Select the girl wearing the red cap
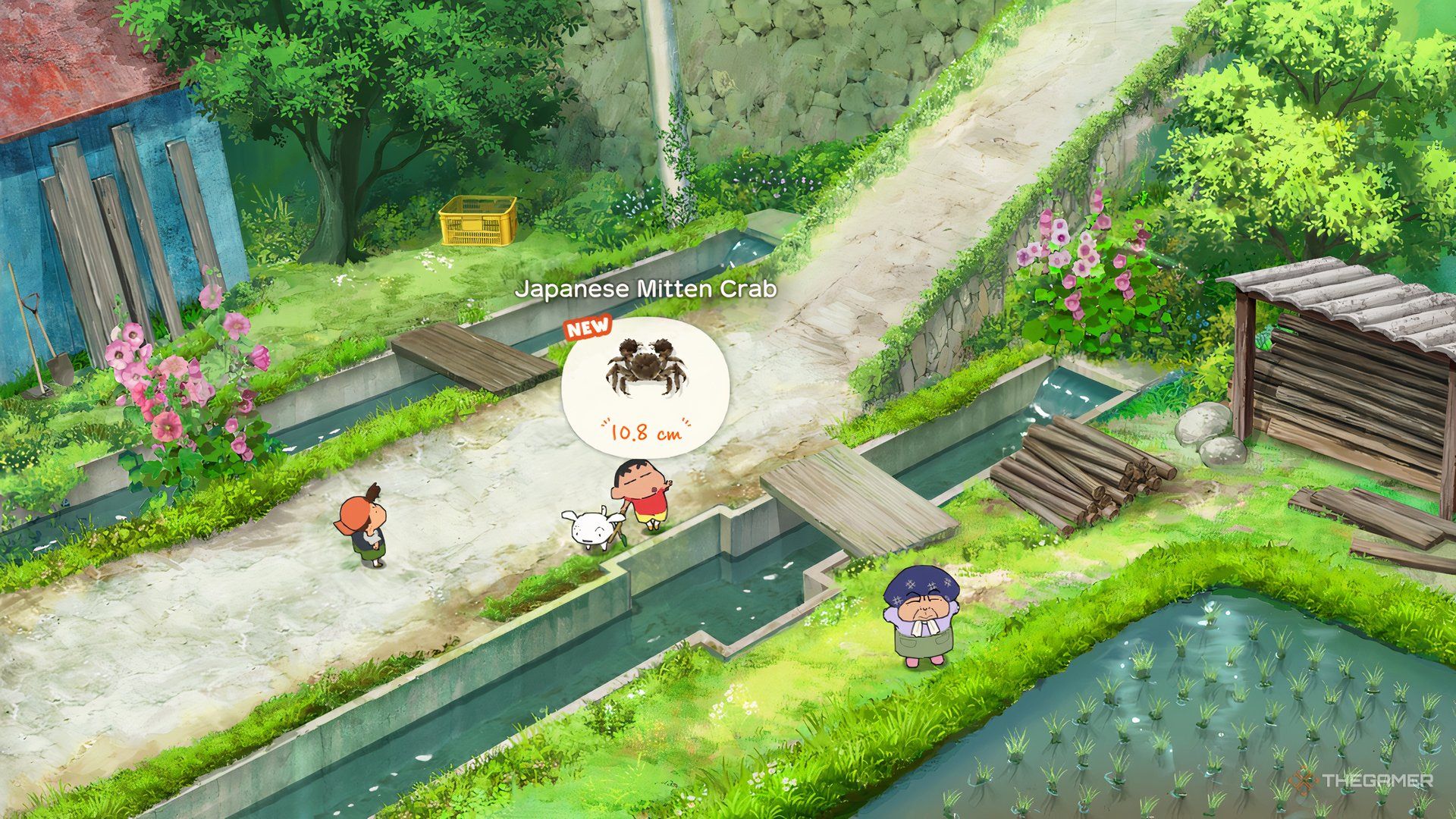The width and height of the screenshot is (1456, 819). (x=364, y=523)
